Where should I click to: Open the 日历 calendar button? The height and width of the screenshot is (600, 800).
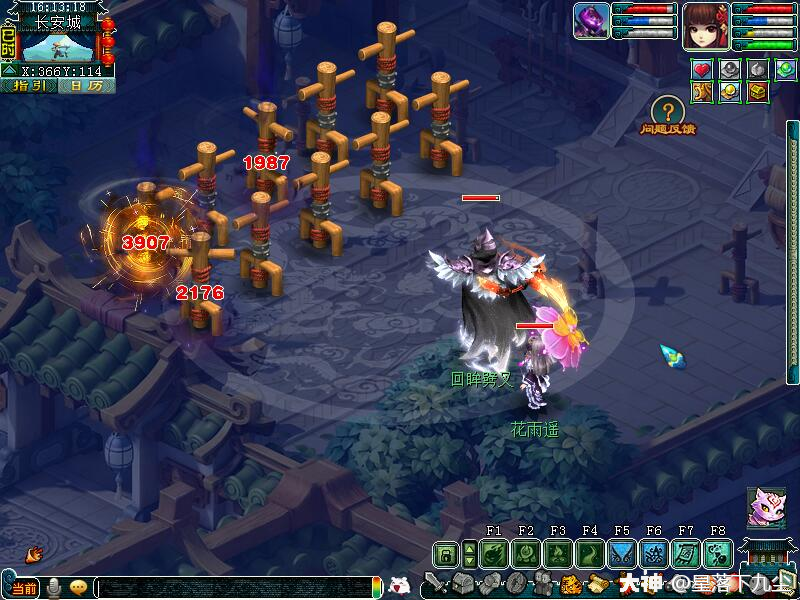point(86,86)
